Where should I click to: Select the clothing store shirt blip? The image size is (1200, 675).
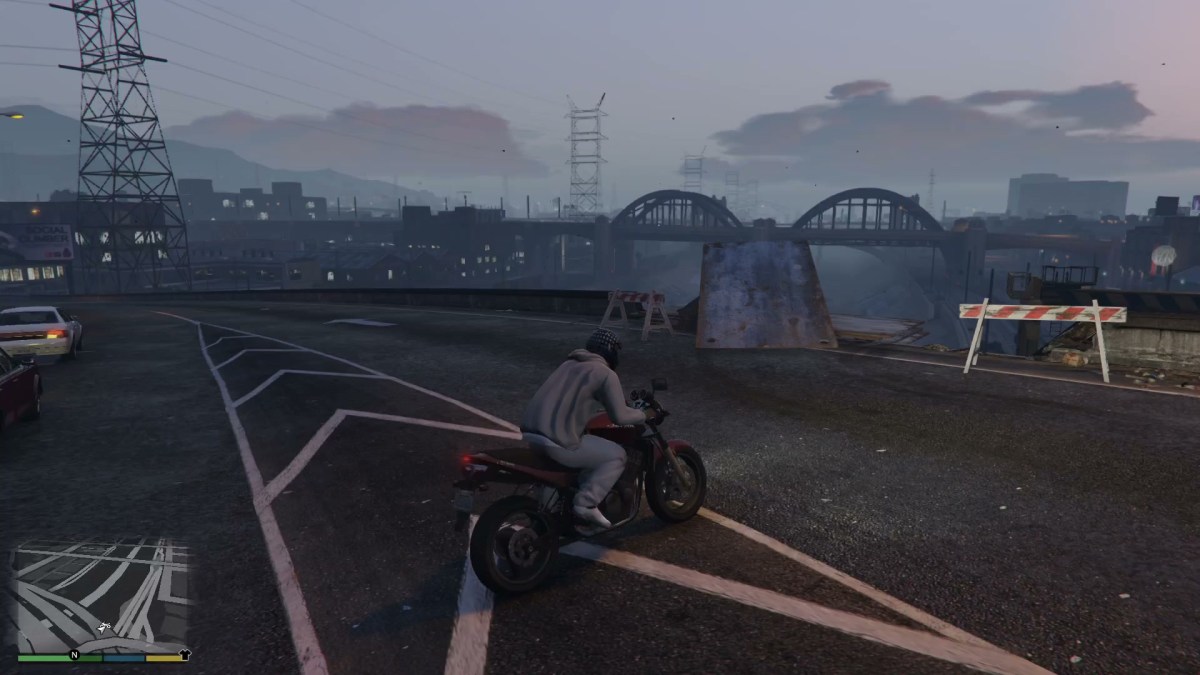pyautogui.click(x=184, y=655)
